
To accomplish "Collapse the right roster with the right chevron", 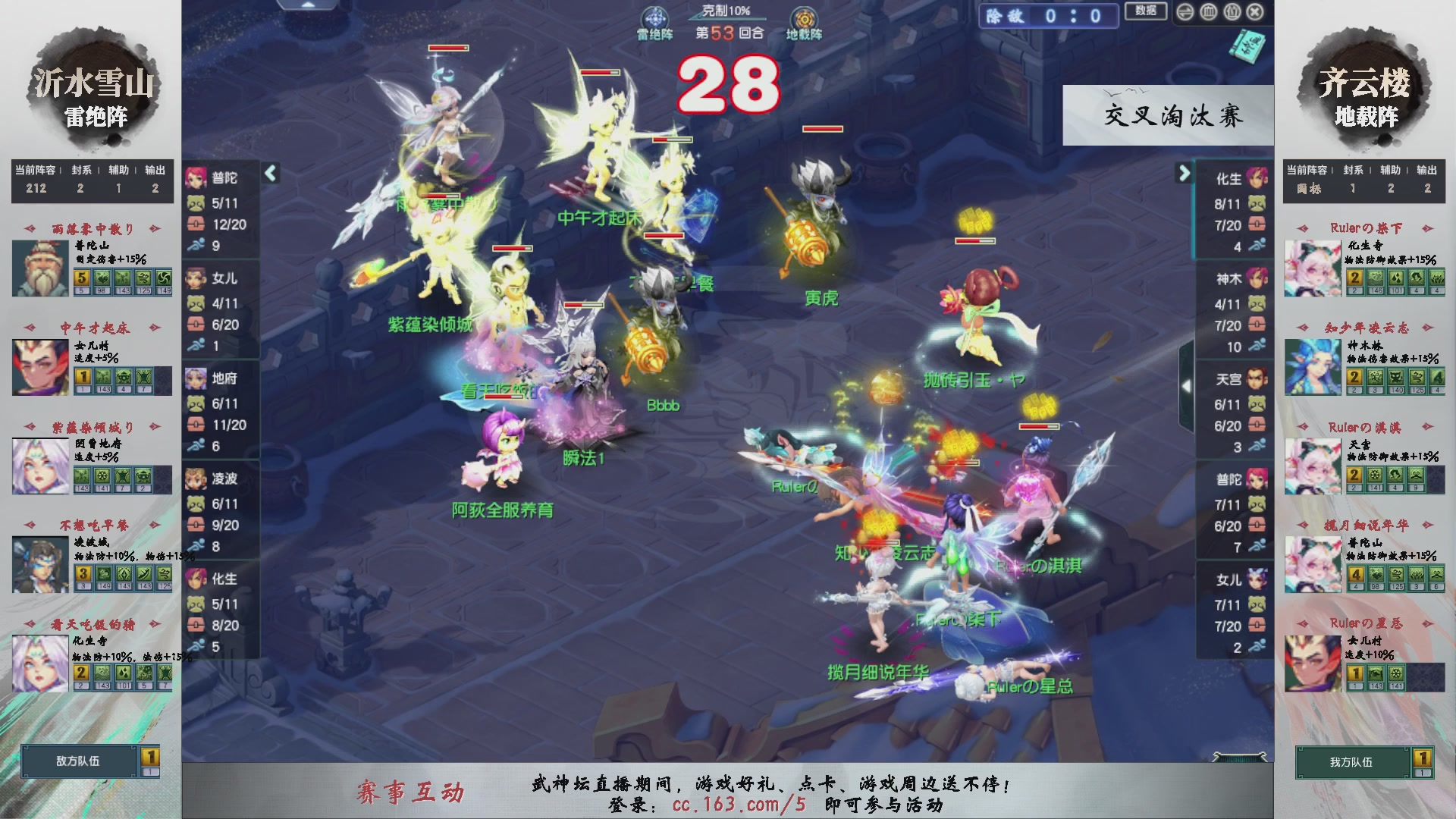I will pyautogui.click(x=1183, y=173).
